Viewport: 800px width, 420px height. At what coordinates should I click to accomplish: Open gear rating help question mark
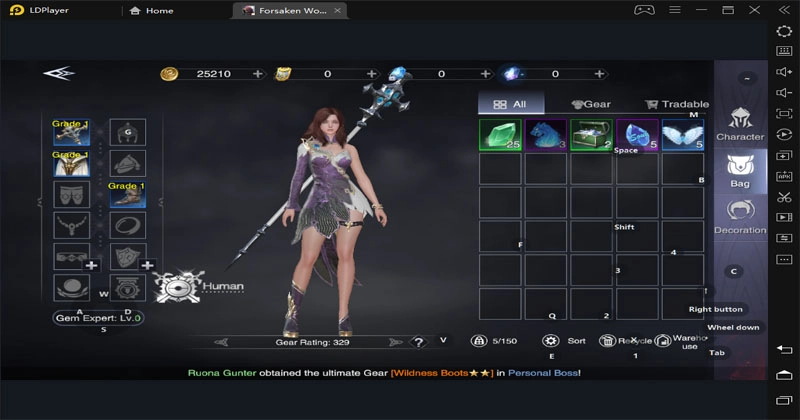(418, 342)
